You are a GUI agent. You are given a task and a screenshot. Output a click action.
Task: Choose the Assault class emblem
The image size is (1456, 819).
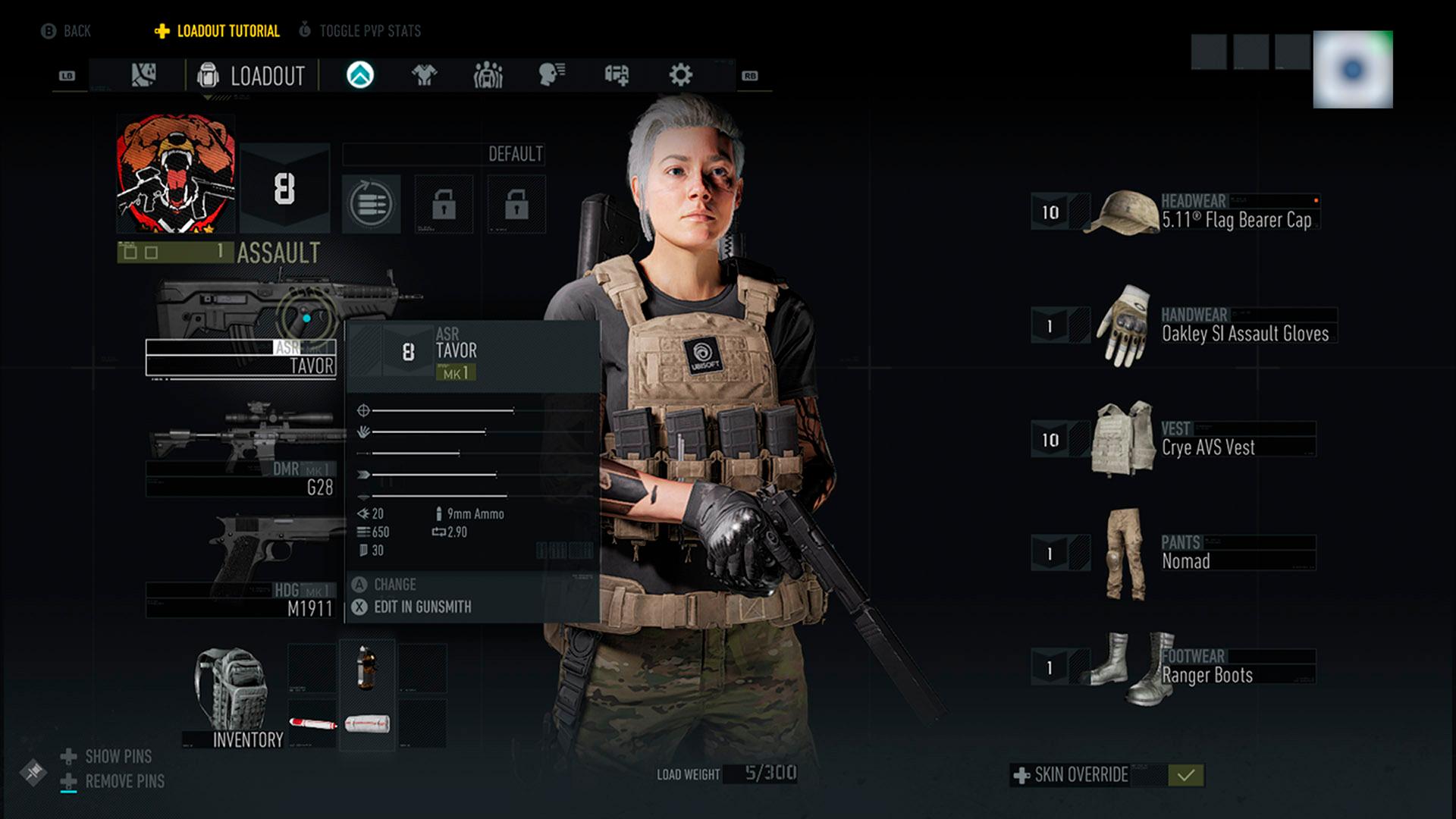coord(176,174)
